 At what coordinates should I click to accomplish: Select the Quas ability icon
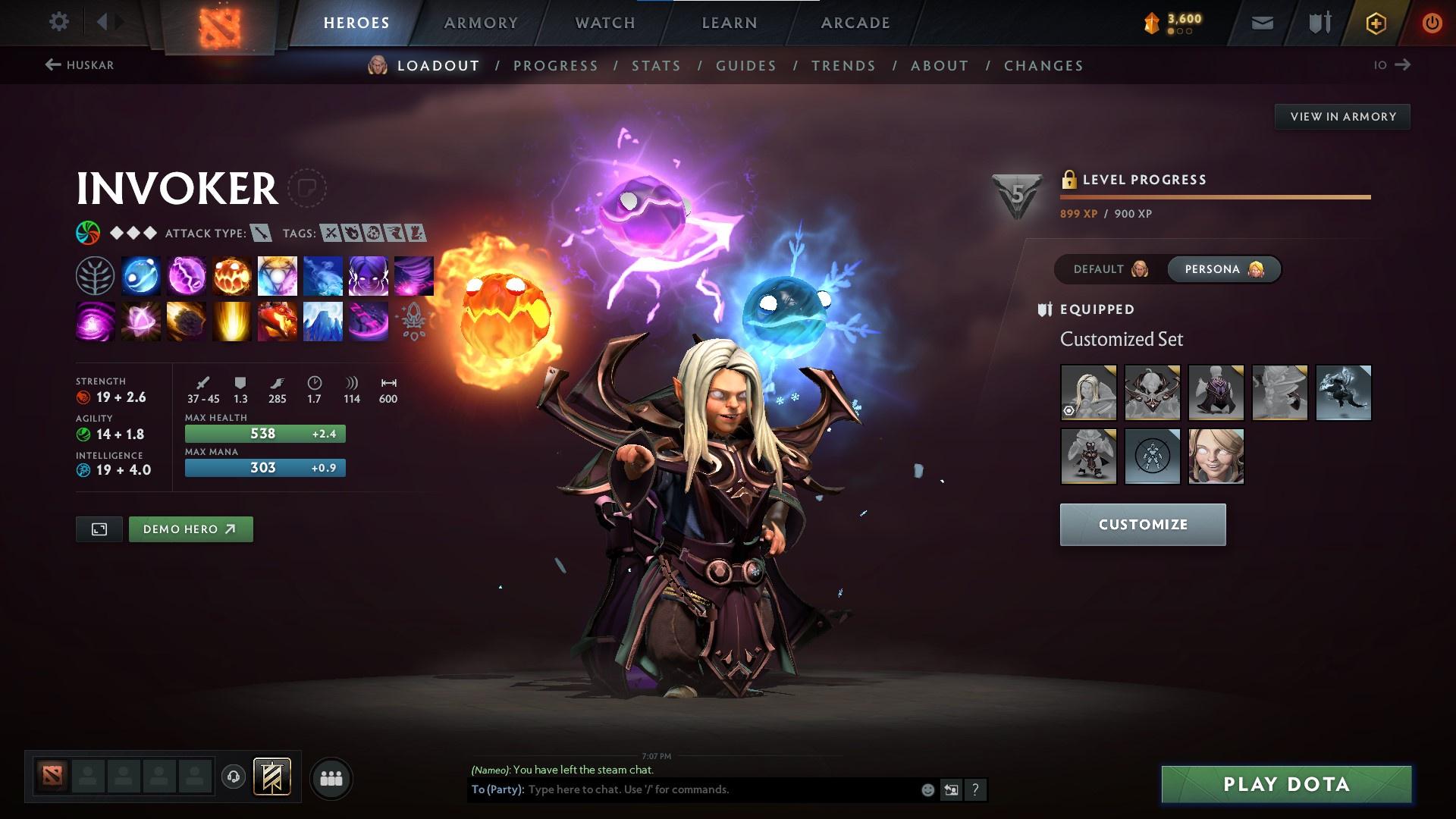click(140, 275)
